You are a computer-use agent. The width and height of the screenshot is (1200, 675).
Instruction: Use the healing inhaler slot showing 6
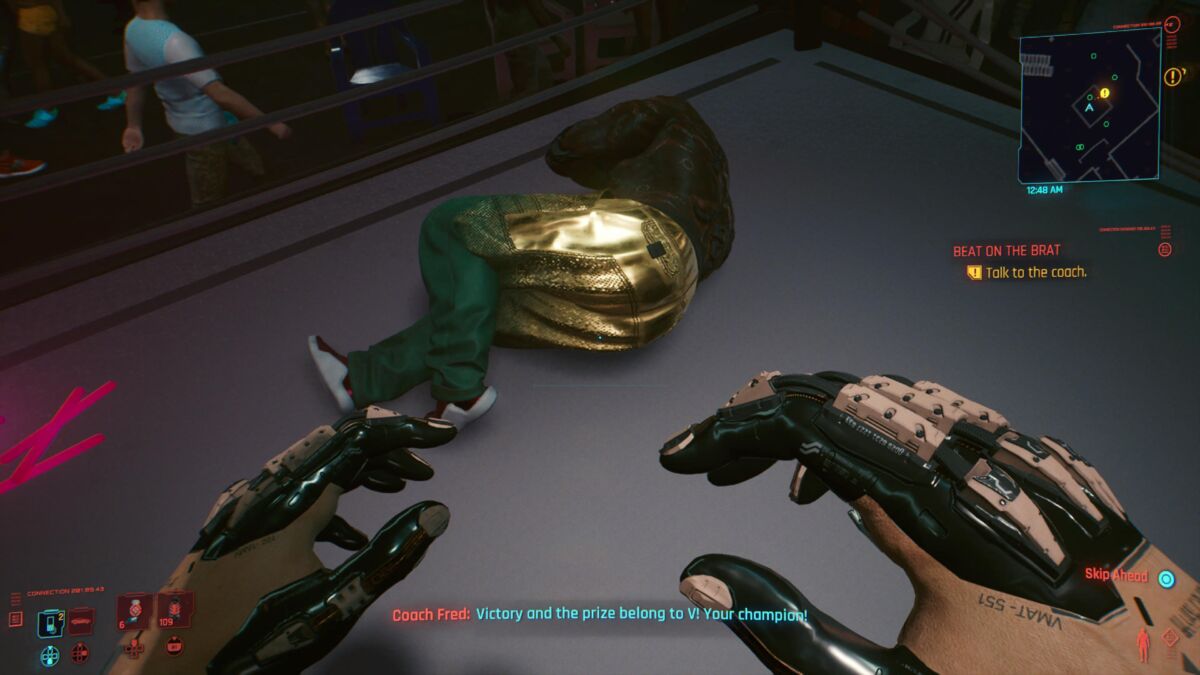click(134, 610)
